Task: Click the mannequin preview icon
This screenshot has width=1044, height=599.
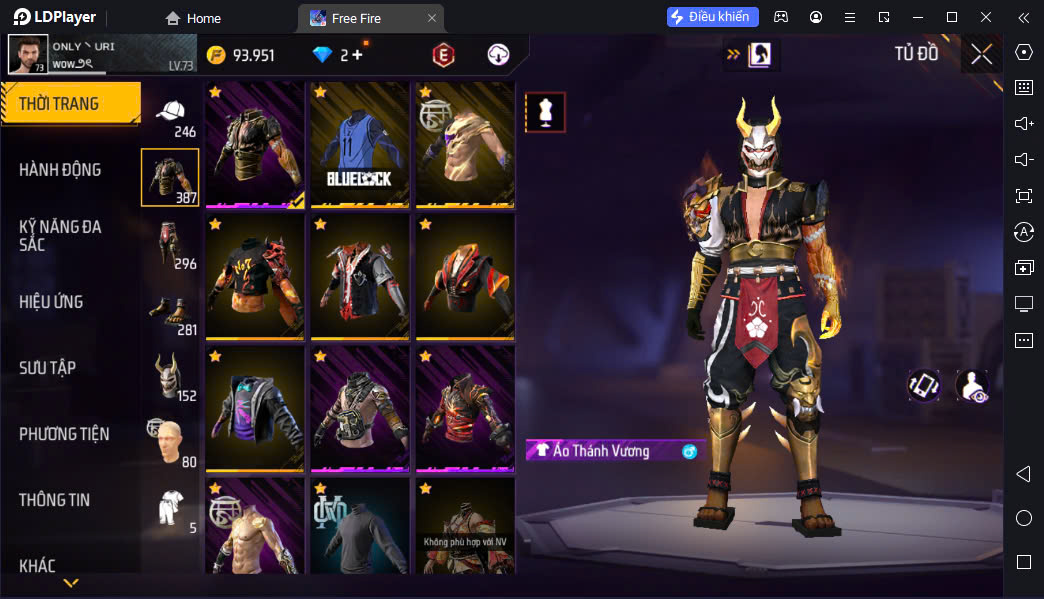Action: pyautogui.click(x=545, y=112)
